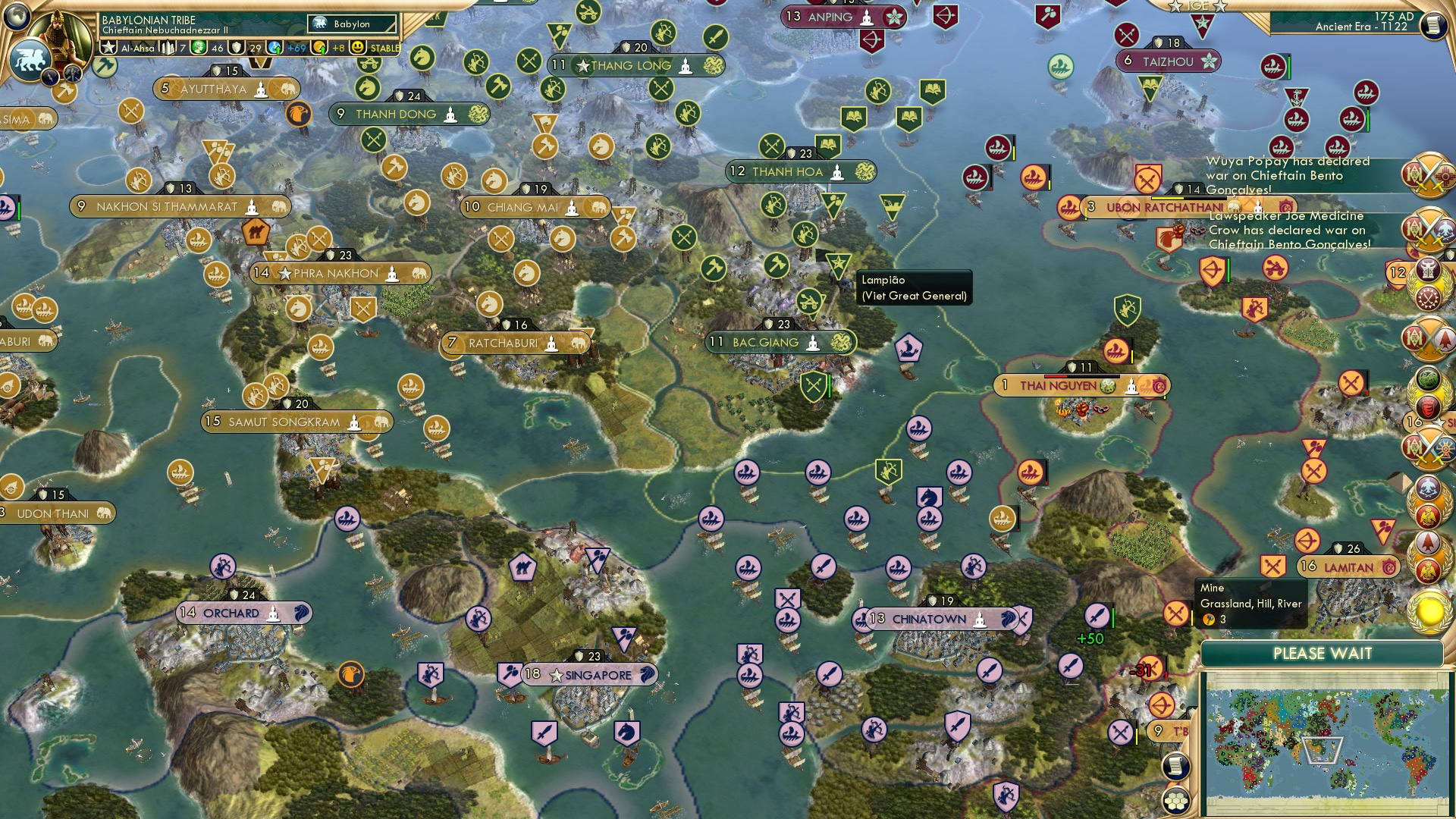Expand the Singapore city banner
This screenshot has height=819, width=1456.
[x=591, y=674]
